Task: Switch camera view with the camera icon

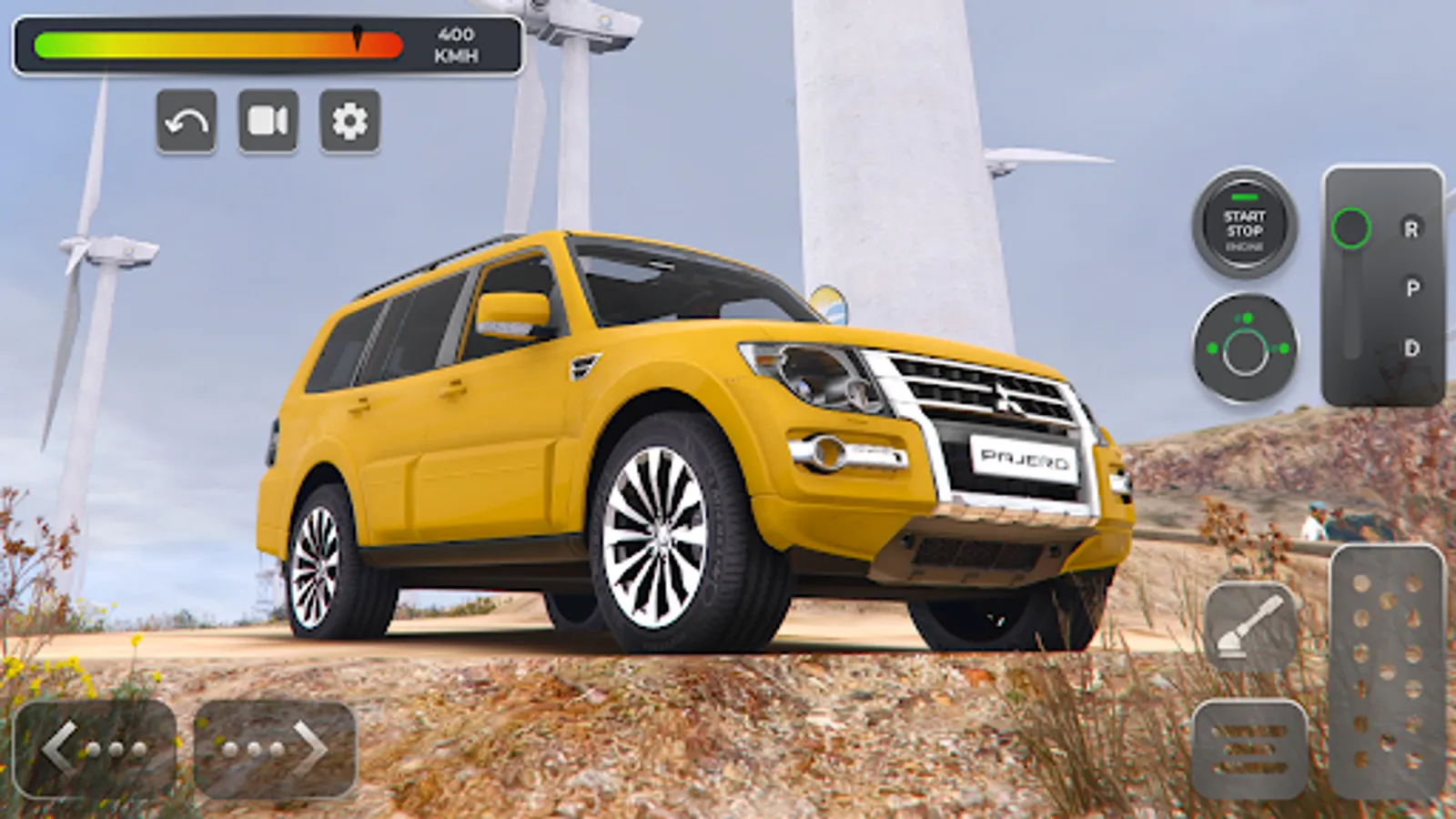Action: click(268, 121)
